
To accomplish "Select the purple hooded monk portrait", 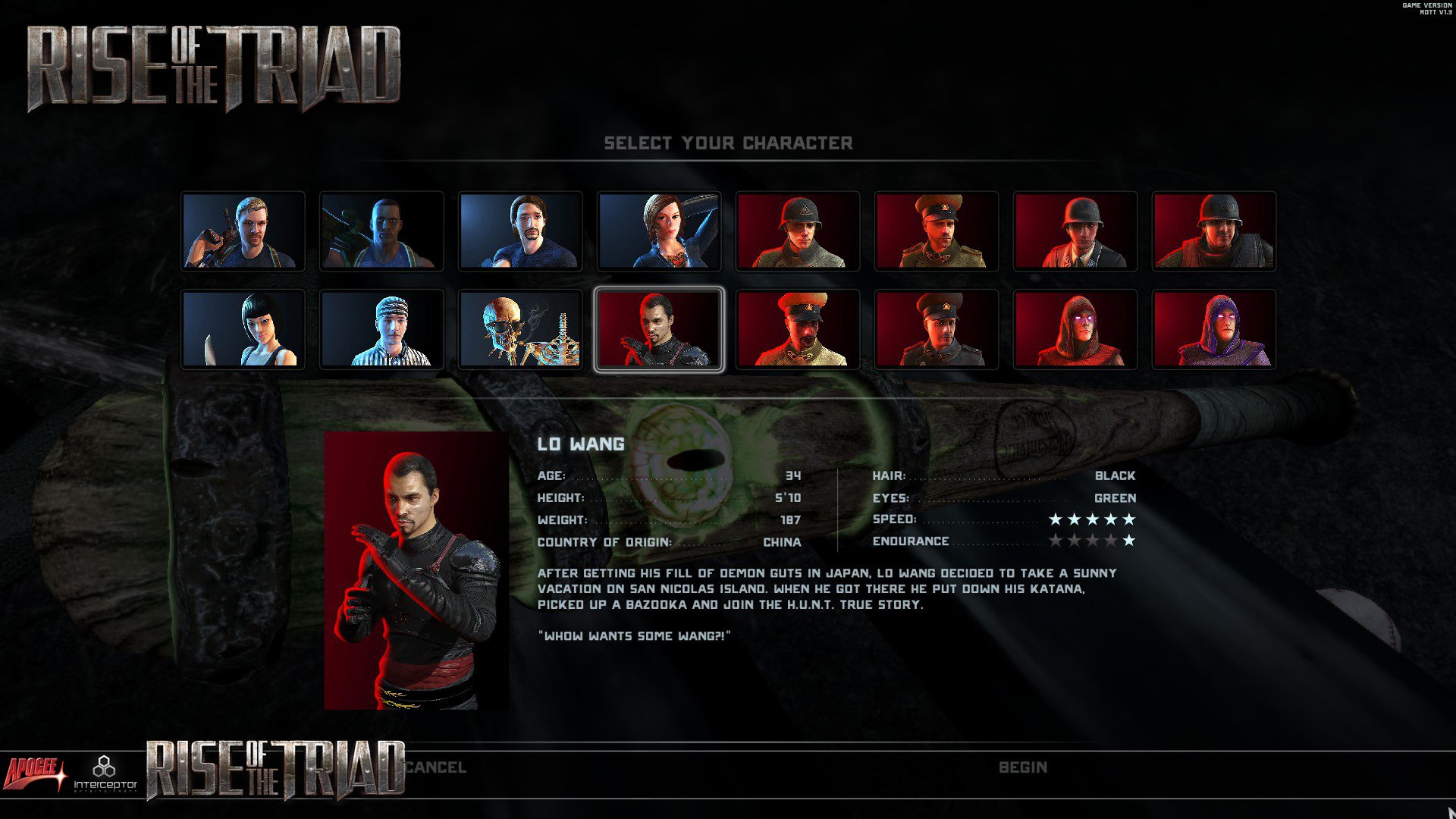I will 1213,329.
